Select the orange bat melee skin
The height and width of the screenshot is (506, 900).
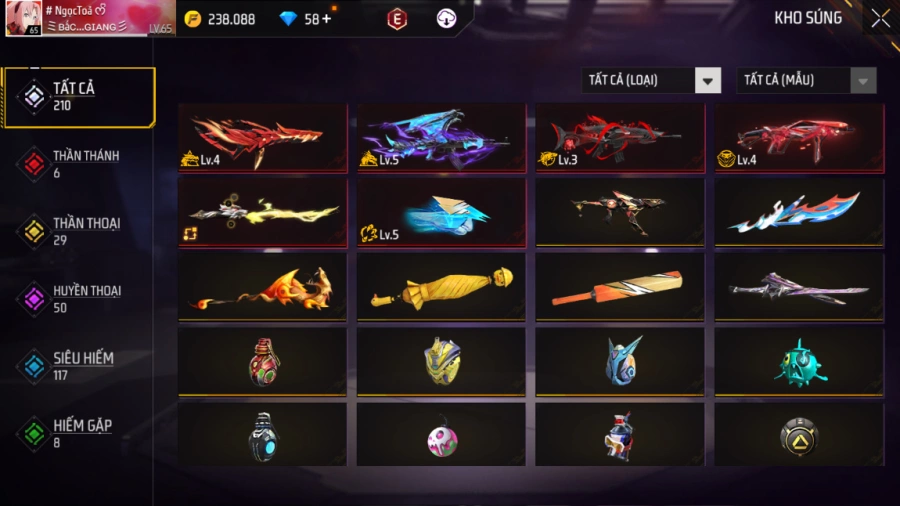tap(619, 287)
